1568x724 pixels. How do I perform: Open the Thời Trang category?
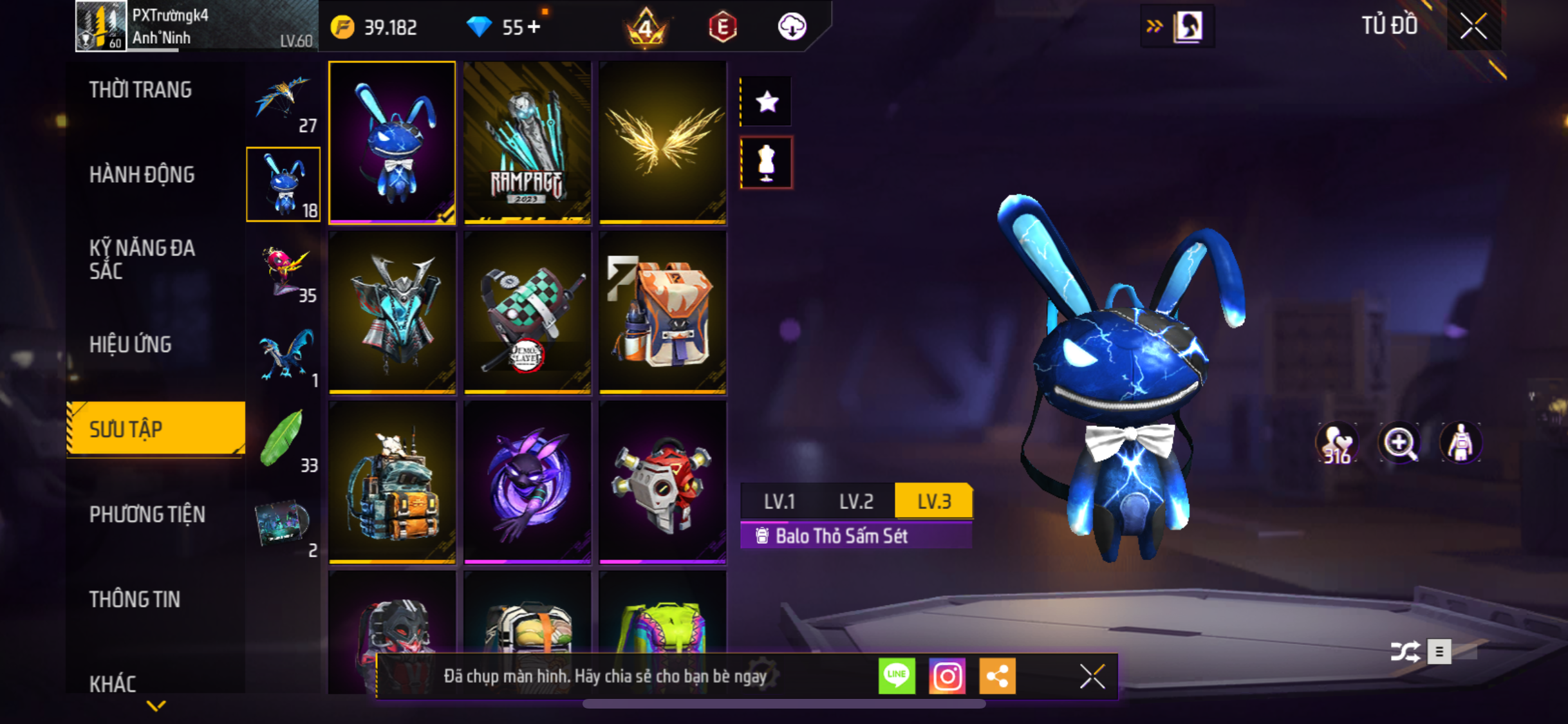point(140,89)
